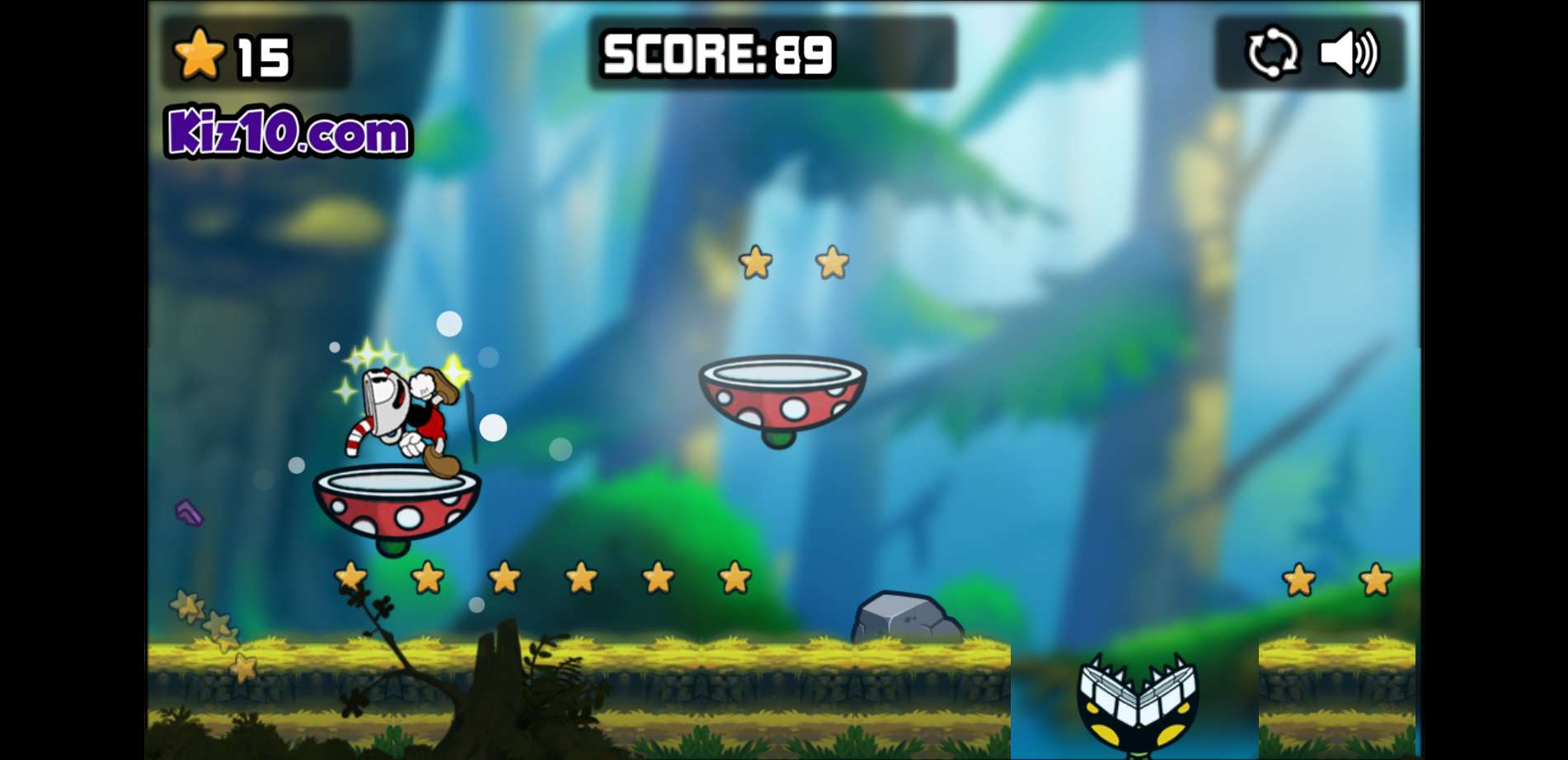Open the Kiz10.com logo link
This screenshot has width=1568, height=760.
pos(289,132)
